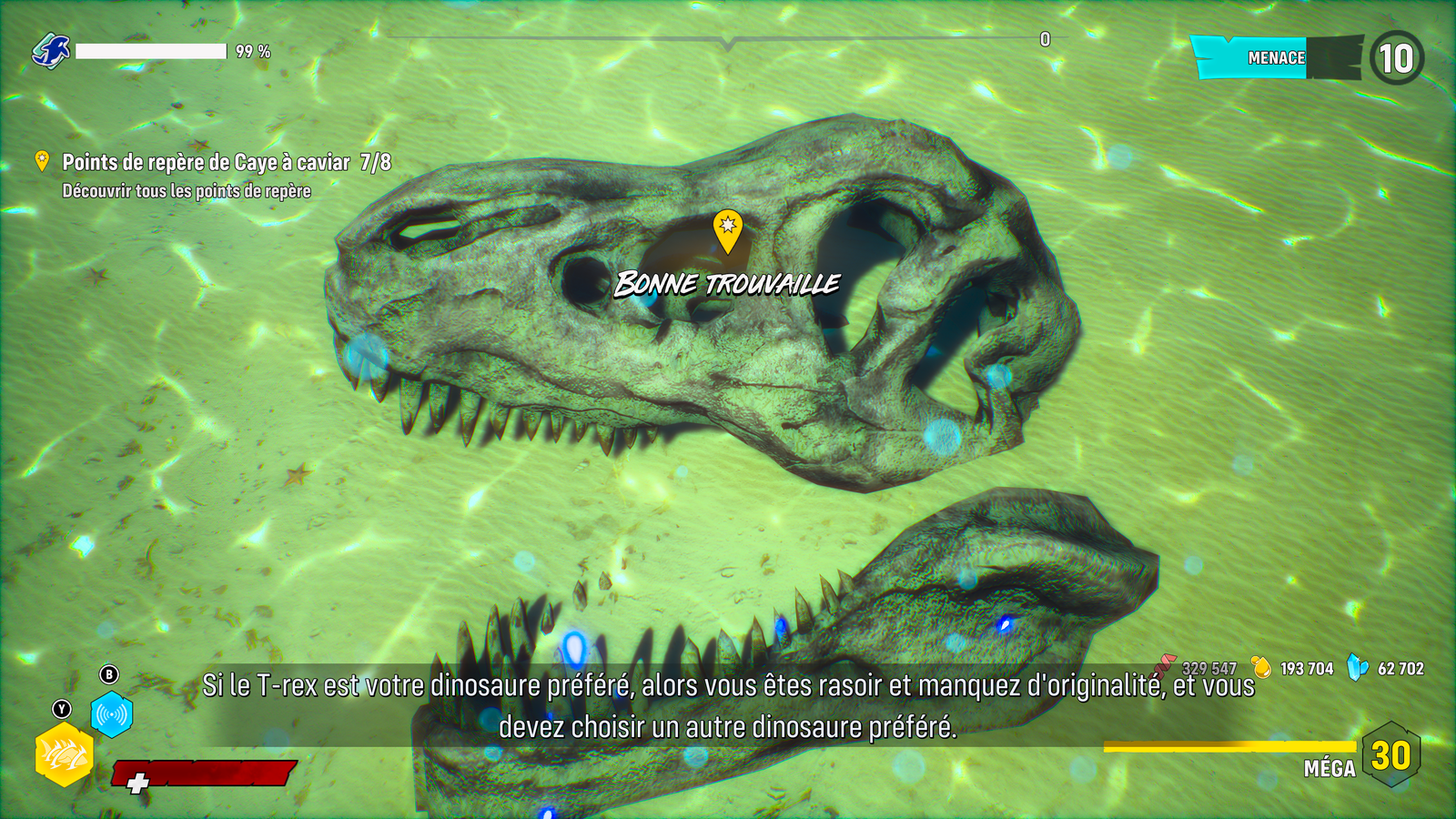Activate the blue sonar hexagon ability
Screen dimensions: 1456x819
[x=112, y=714]
